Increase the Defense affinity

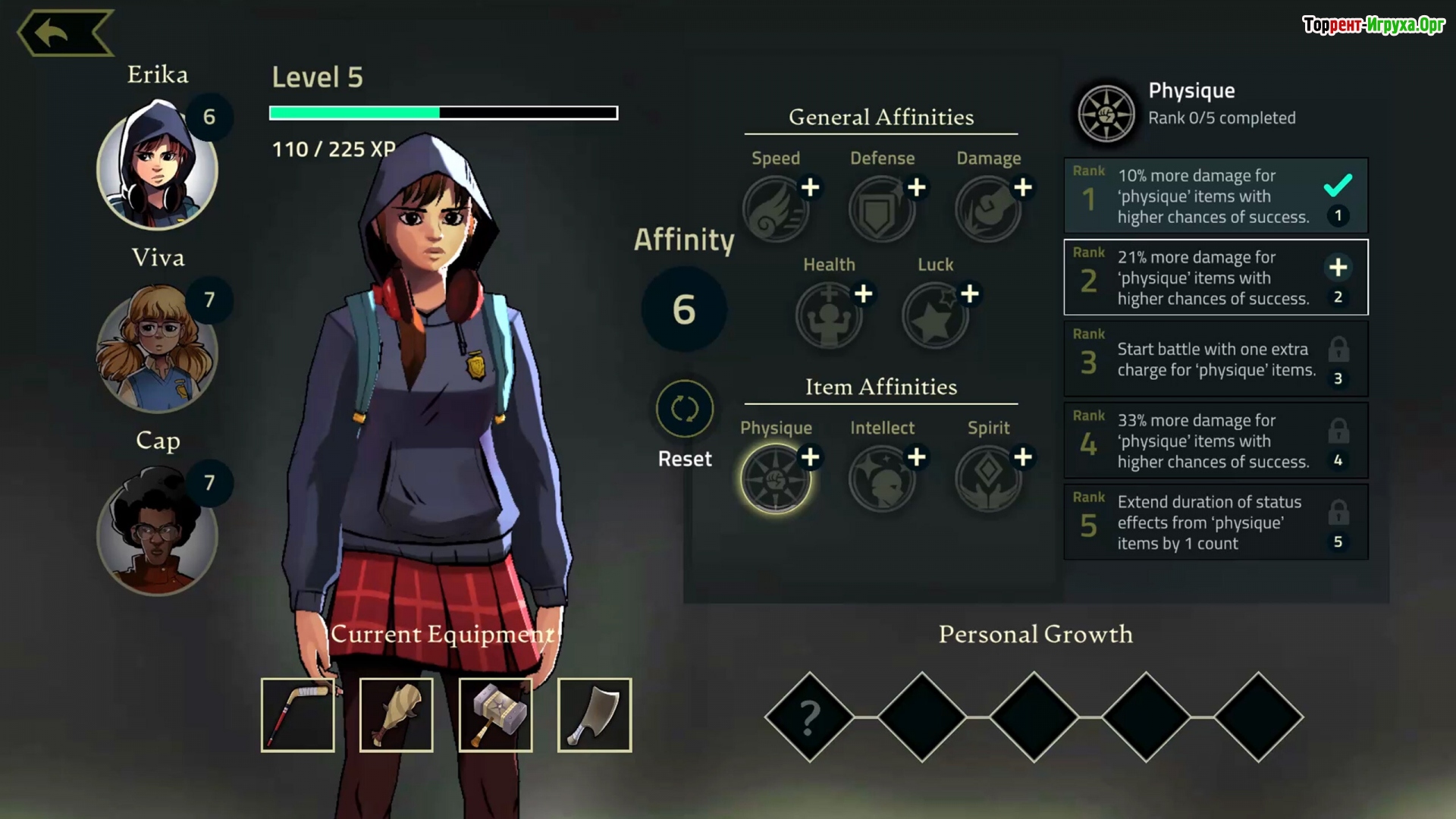[916, 187]
